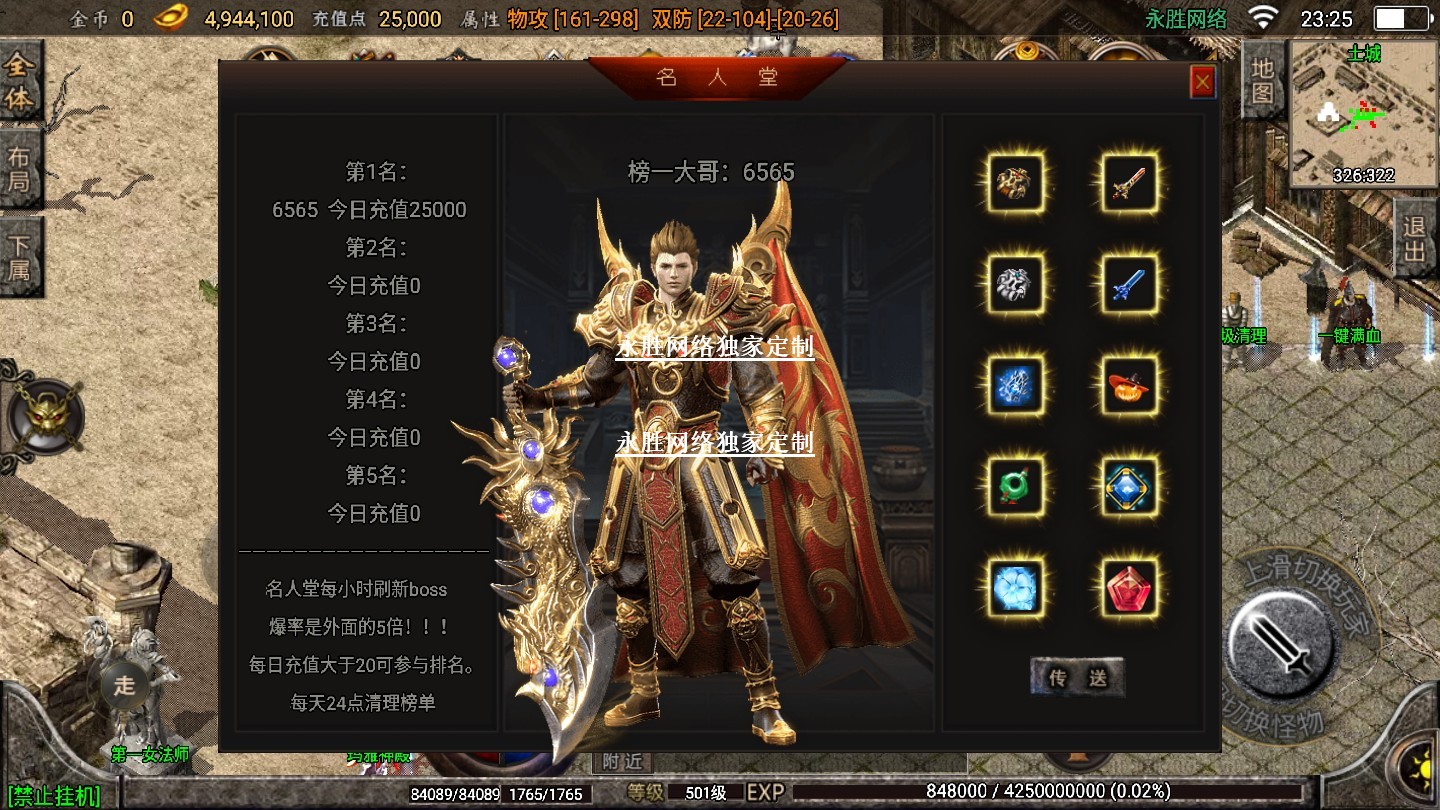Open the 附近 nearby tab
The height and width of the screenshot is (810, 1440).
point(622,761)
